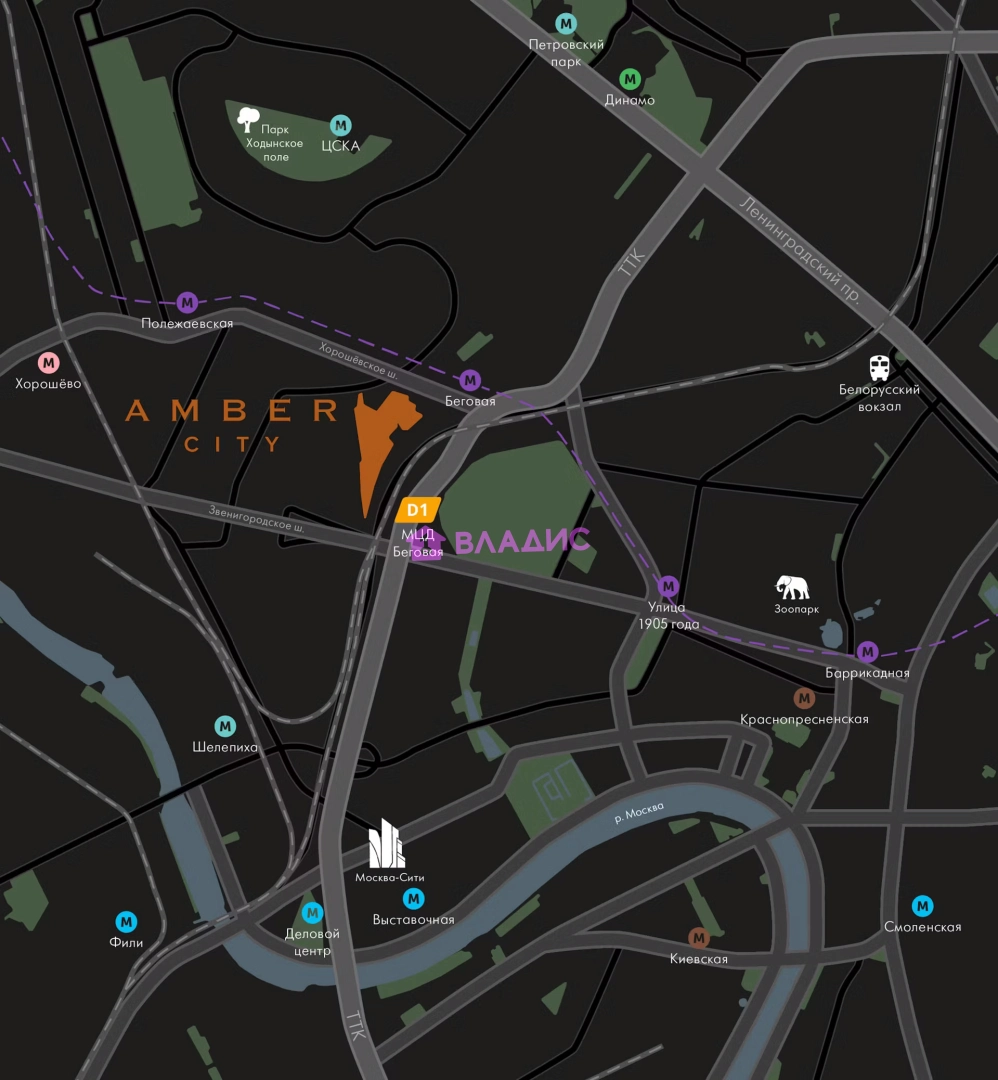
Task: Open the Москва-Сити skyscraper icon
Action: click(x=387, y=843)
